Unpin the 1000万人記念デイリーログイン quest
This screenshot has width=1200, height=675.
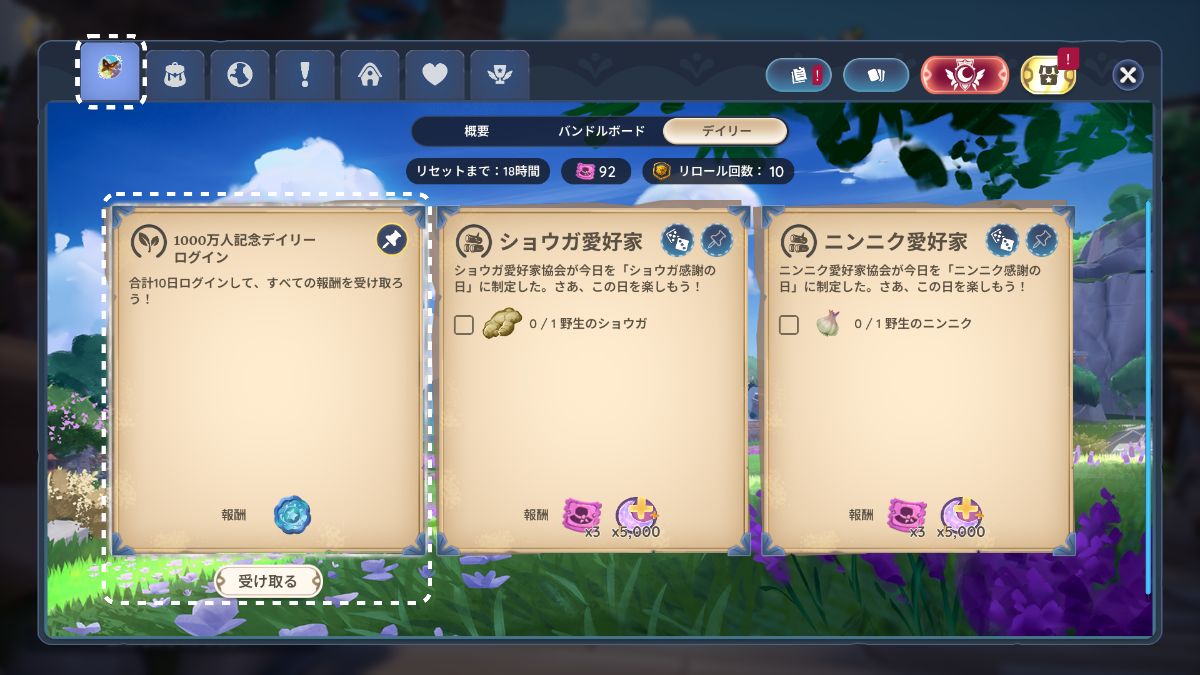click(x=391, y=239)
